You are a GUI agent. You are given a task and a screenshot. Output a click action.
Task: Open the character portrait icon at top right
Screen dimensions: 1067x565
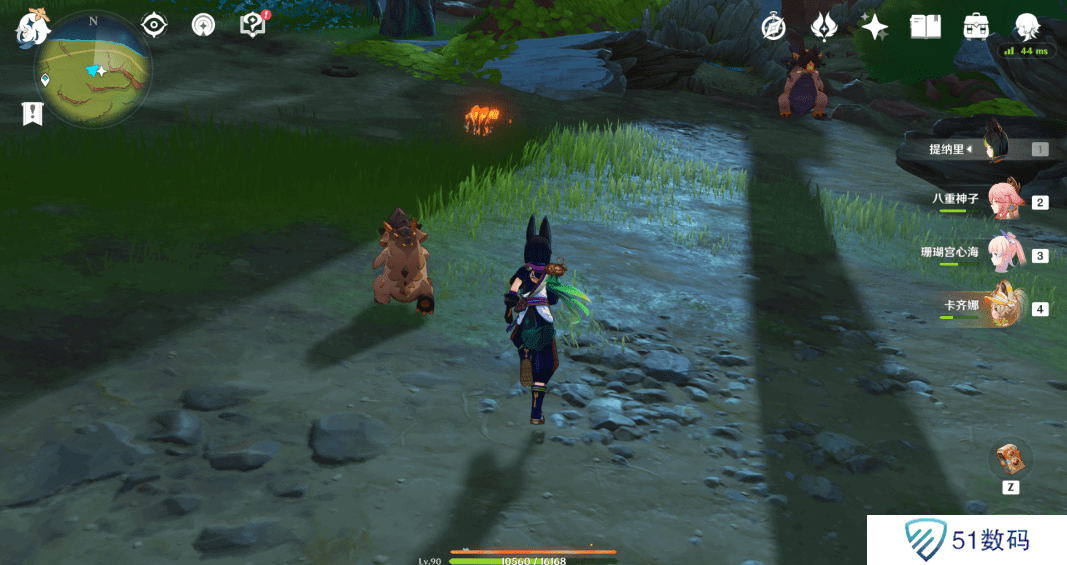[x=1027, y=27]
